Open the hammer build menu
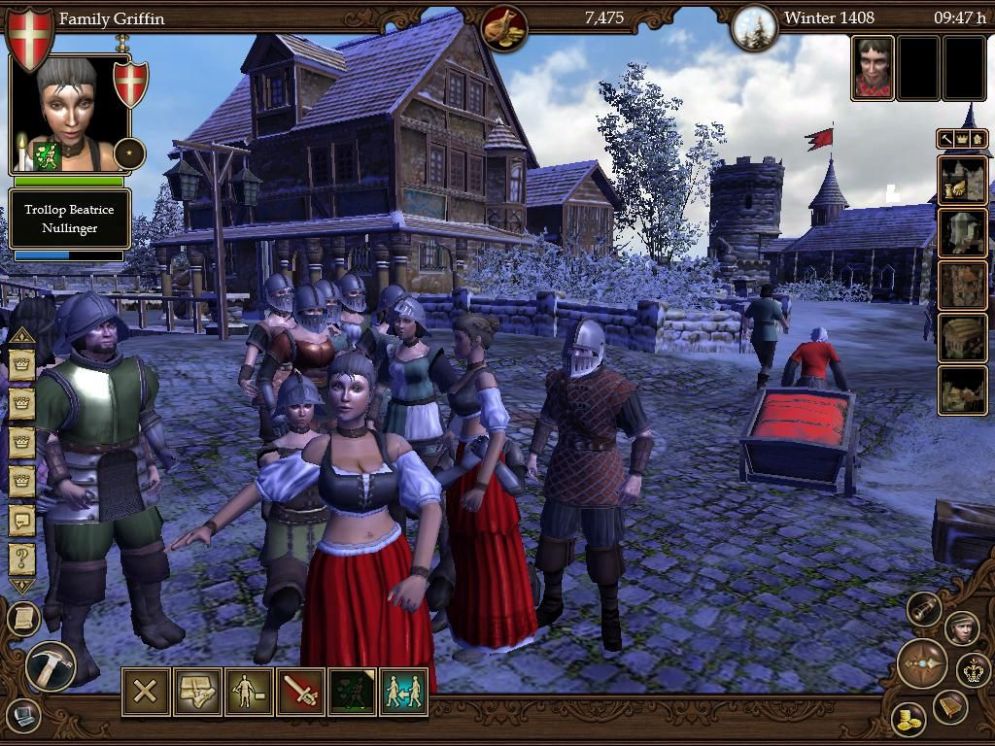 coord(48,665)
